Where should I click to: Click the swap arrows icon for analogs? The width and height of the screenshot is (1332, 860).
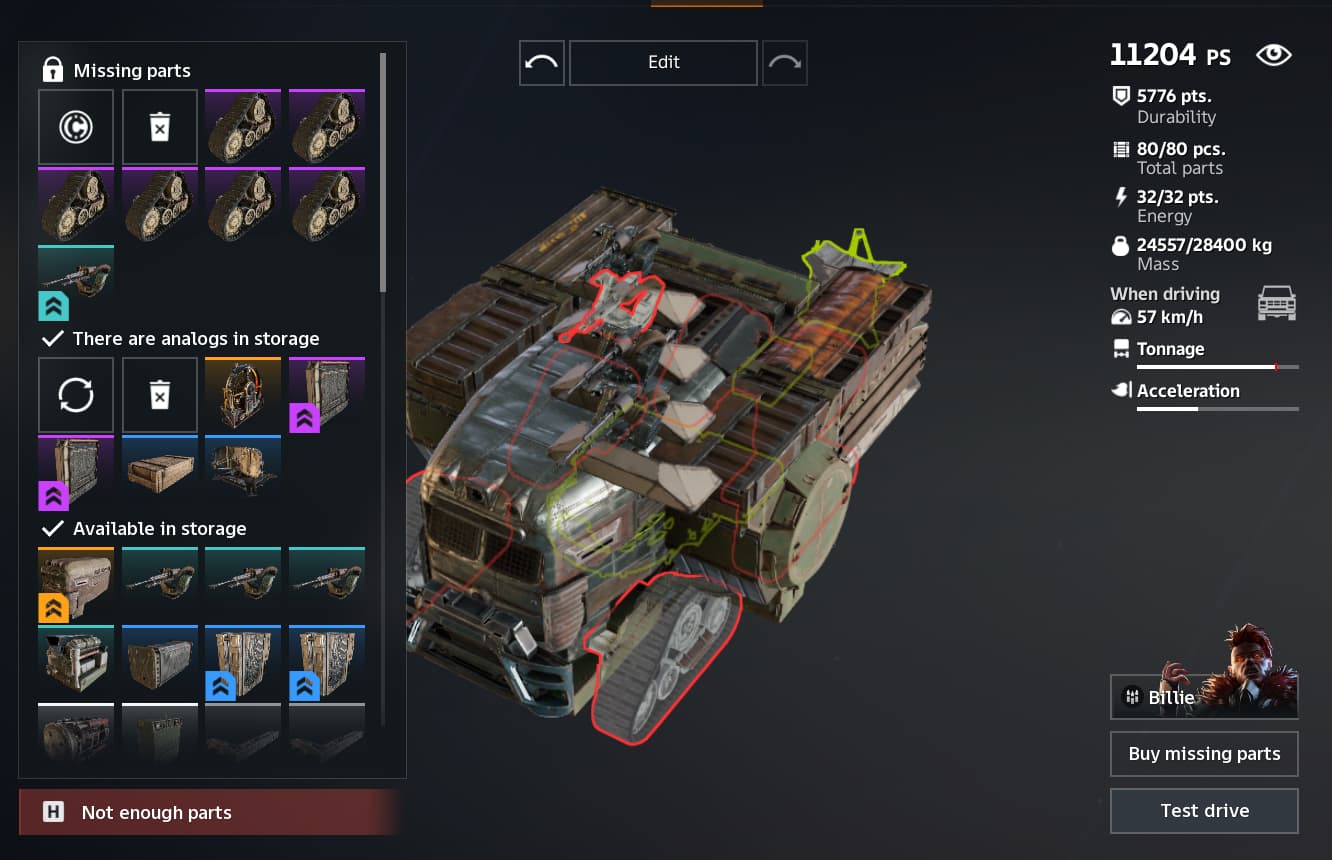click(76, 395)
